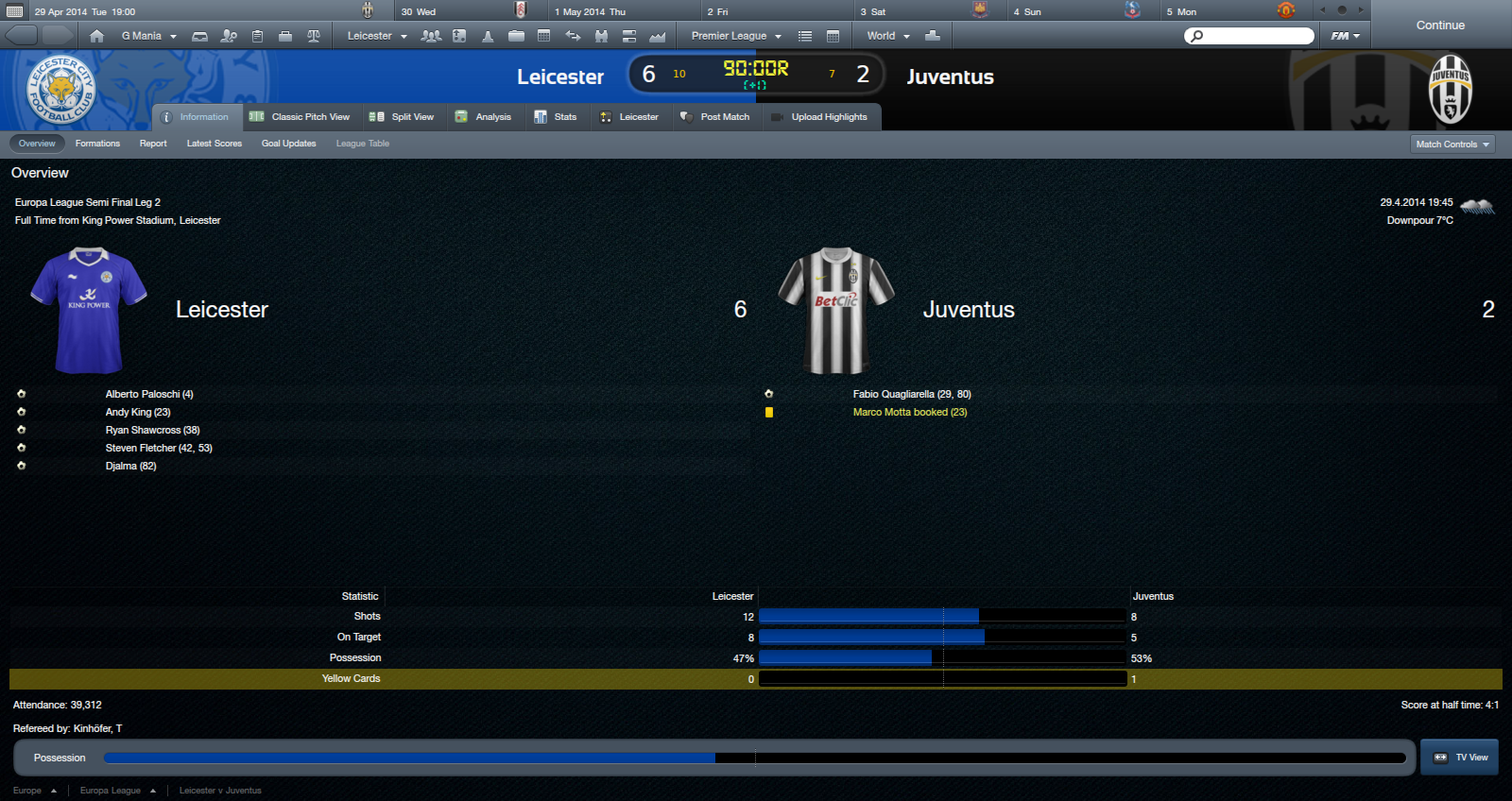Switch to Split View tab
The image size is (1512, 801).
click(x=402, y=117)
